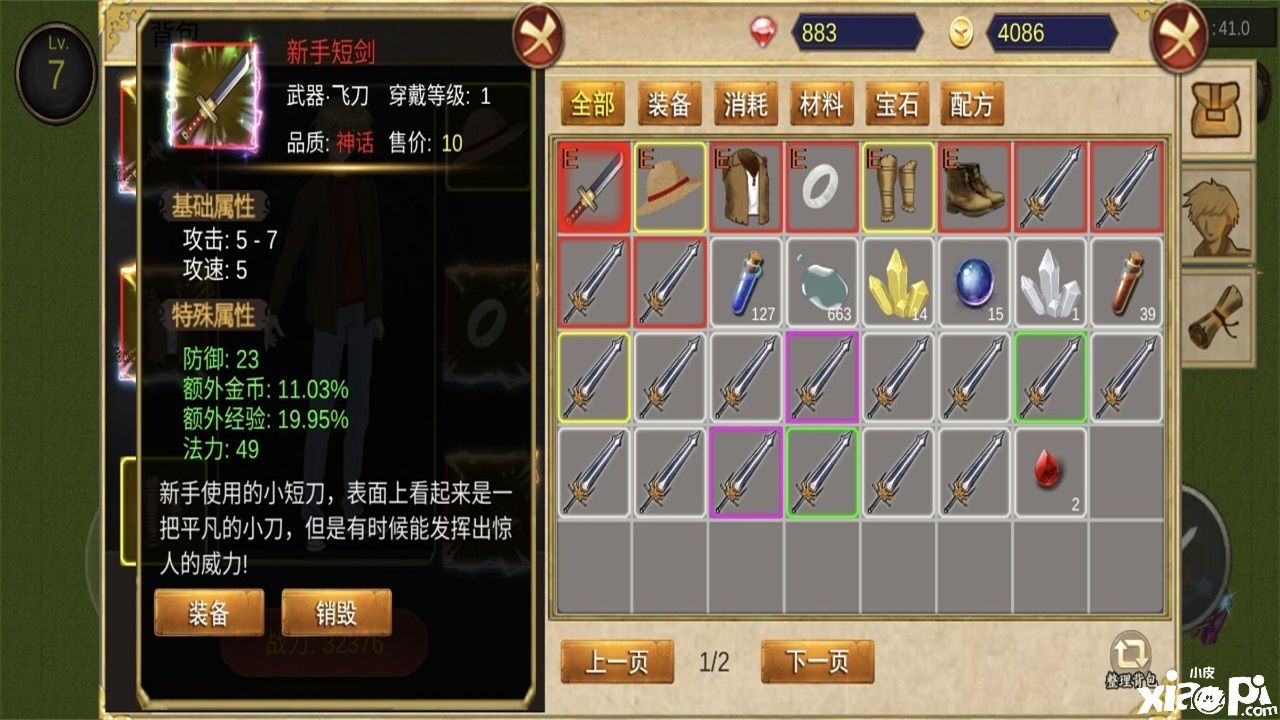Open the 配方 recipes tab
1280x720 pixels.
(972, 104)
